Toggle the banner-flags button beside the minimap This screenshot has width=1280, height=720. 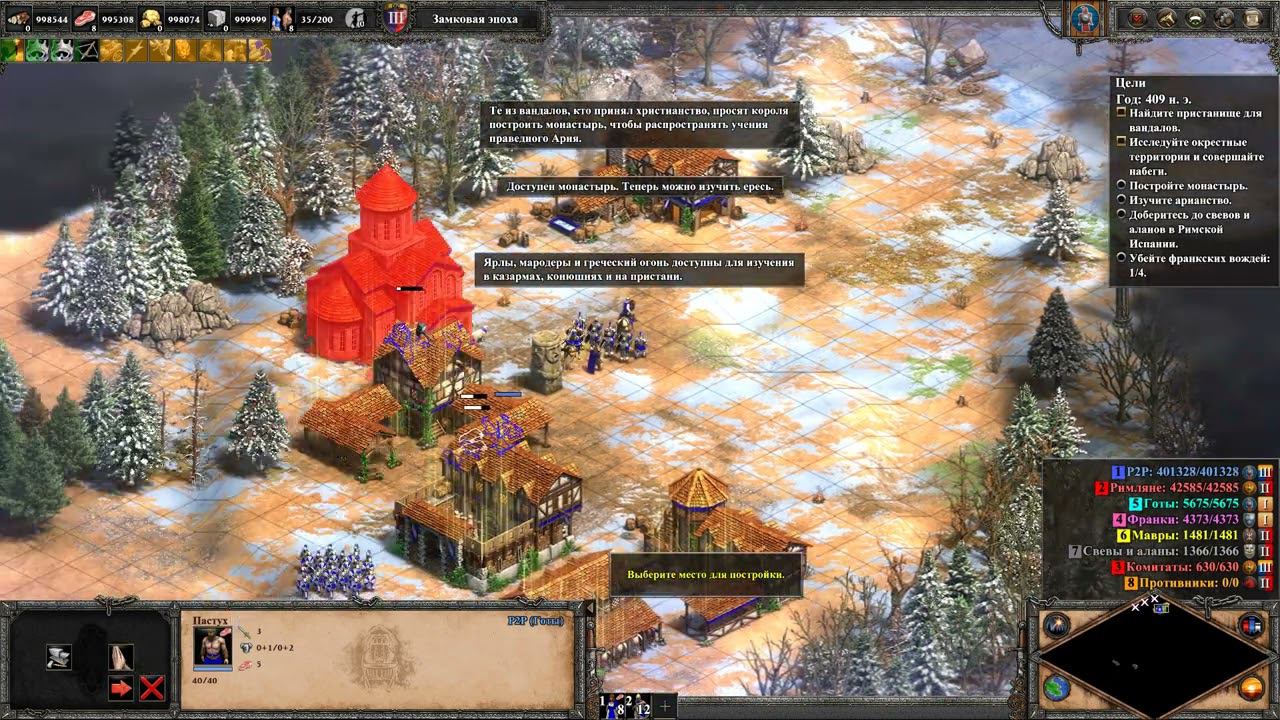(x=1251, y=626)
